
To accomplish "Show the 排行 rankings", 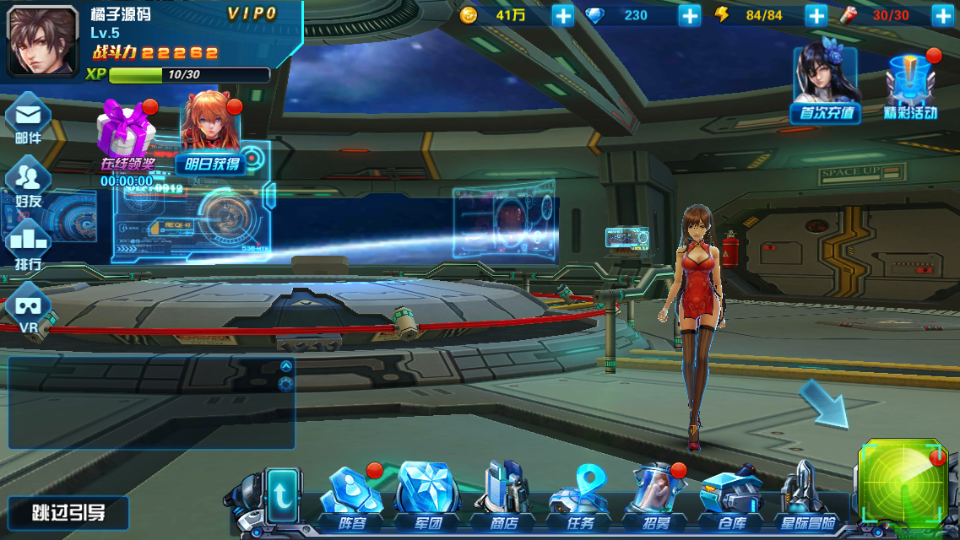I will pyautogui.click(x=28, y=246).
